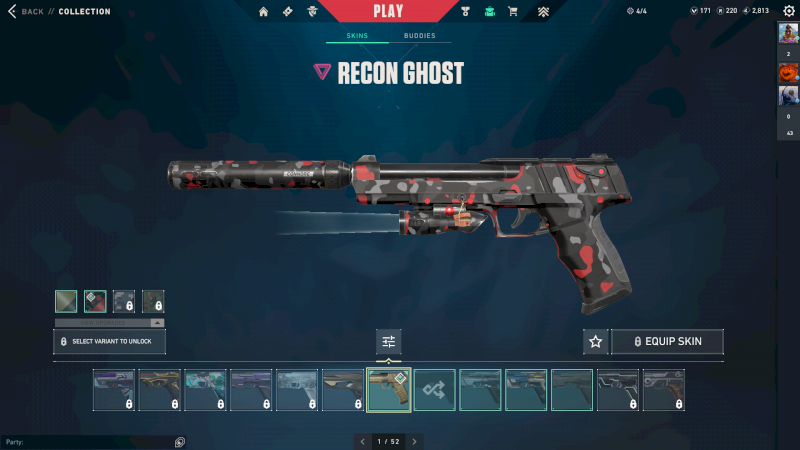This screenshot has height=450, width=800.
Task: Favorite this skin with the star button
Action: (x=596, y=342)
